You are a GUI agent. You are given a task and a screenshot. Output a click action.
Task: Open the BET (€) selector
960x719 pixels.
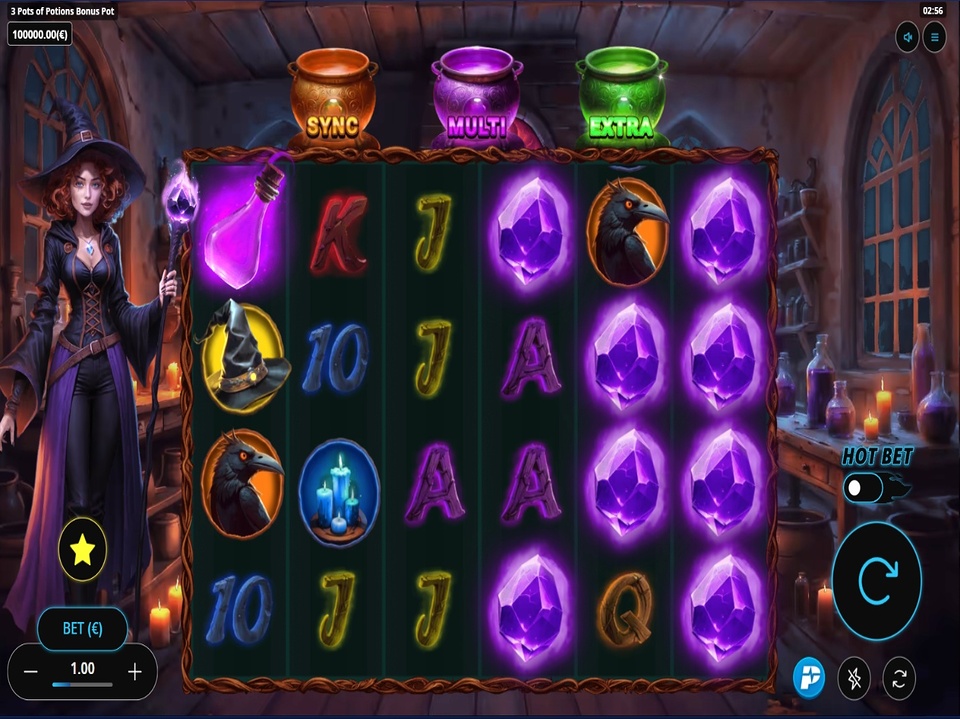(82, 629)
